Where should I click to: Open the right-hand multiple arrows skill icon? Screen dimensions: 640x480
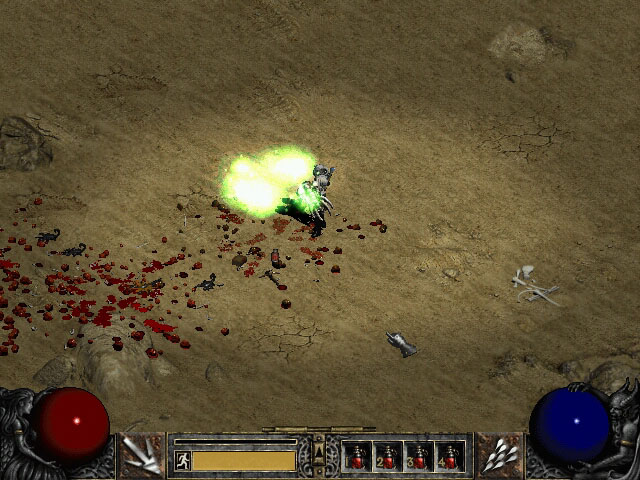499,456
